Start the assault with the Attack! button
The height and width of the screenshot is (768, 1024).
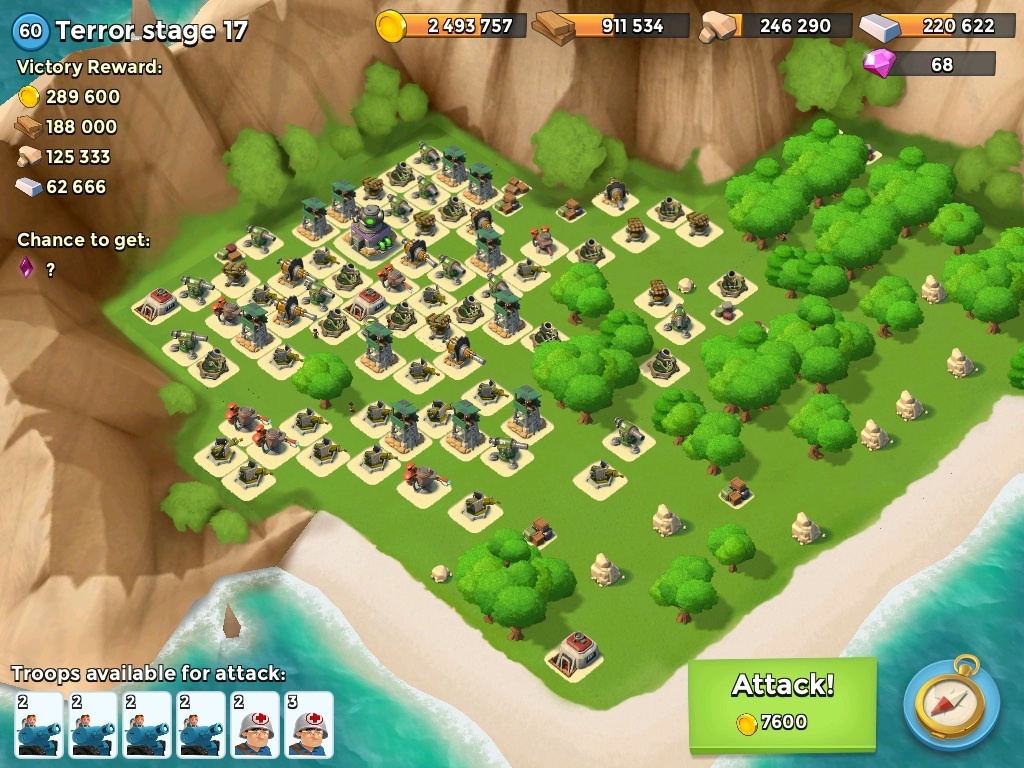tap(782, 702)
